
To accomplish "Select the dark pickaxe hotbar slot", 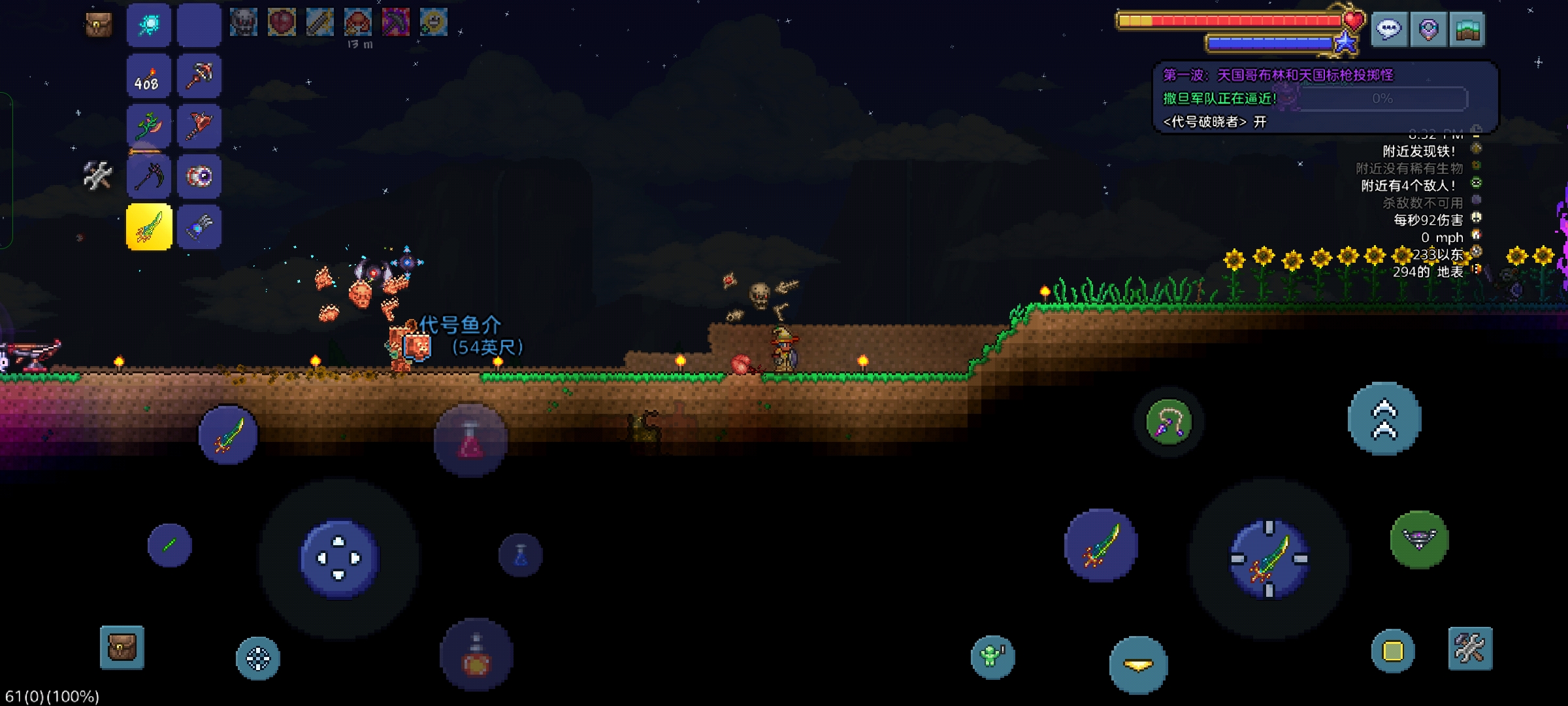I will point(149,176).
